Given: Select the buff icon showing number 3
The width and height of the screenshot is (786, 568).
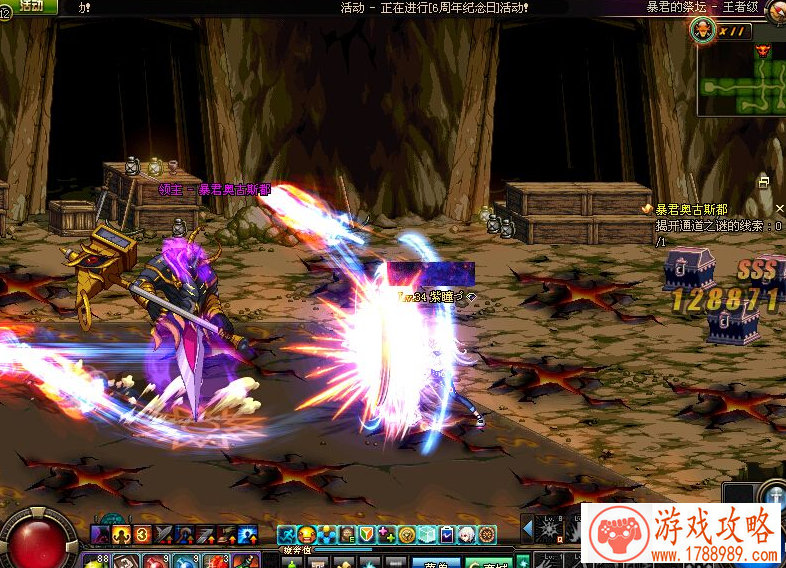Looking at the screenshot, I should 141,535.
